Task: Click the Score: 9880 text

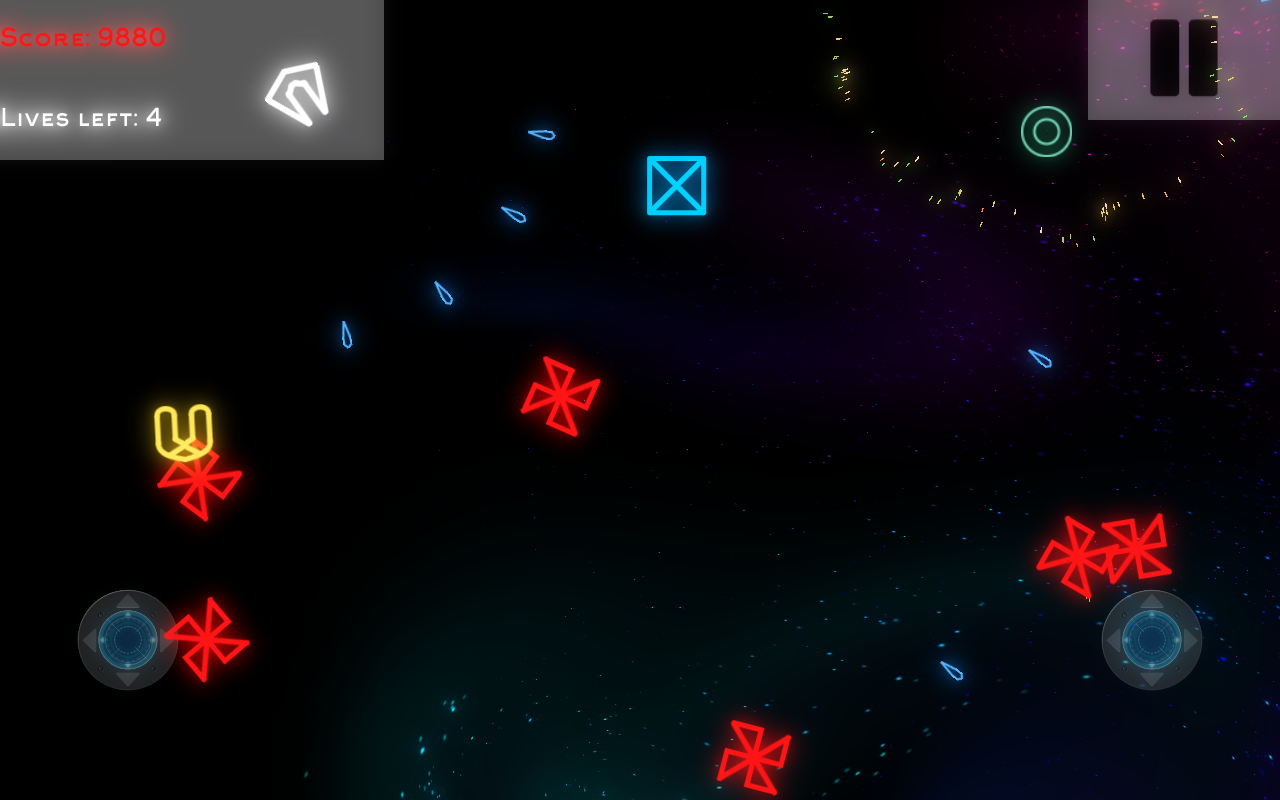Action: [x=83, y=36]
